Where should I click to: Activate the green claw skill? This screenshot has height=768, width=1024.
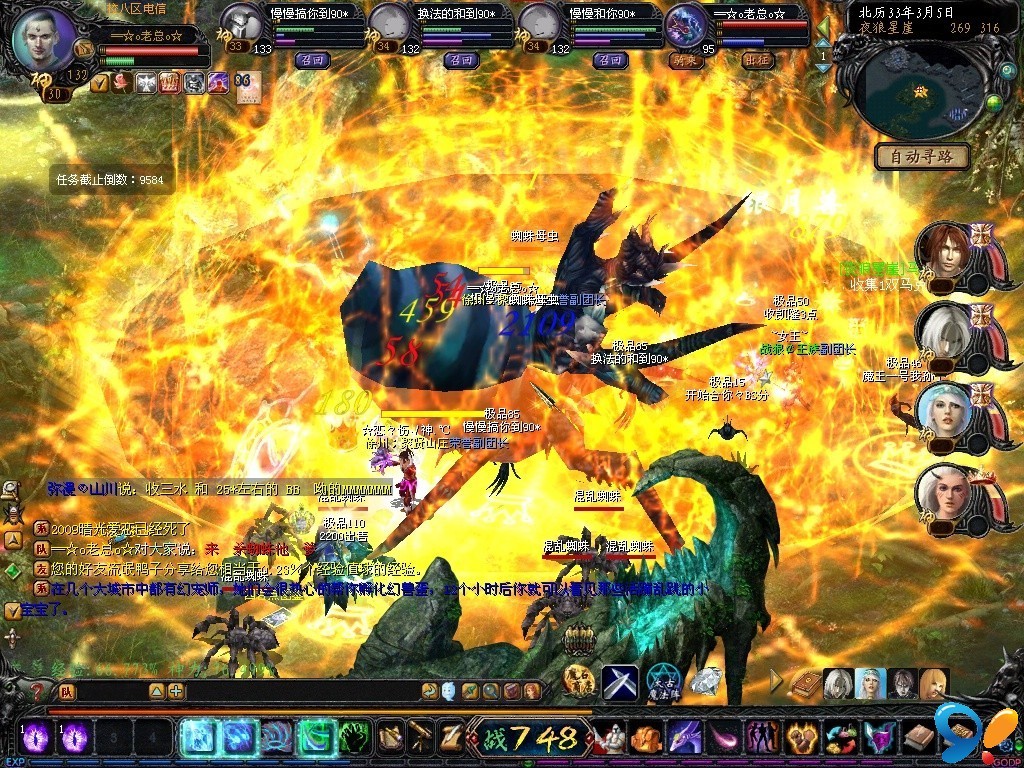click(354, 738)
